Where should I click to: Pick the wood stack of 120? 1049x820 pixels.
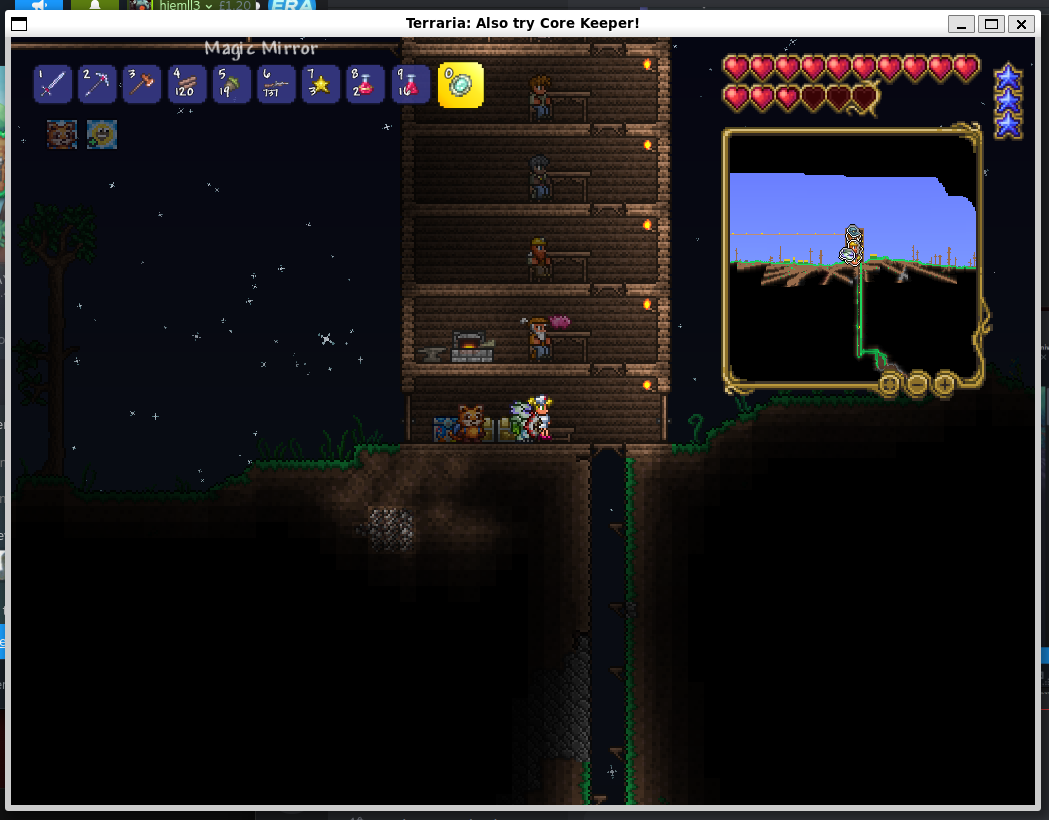(x=187, y=85)
